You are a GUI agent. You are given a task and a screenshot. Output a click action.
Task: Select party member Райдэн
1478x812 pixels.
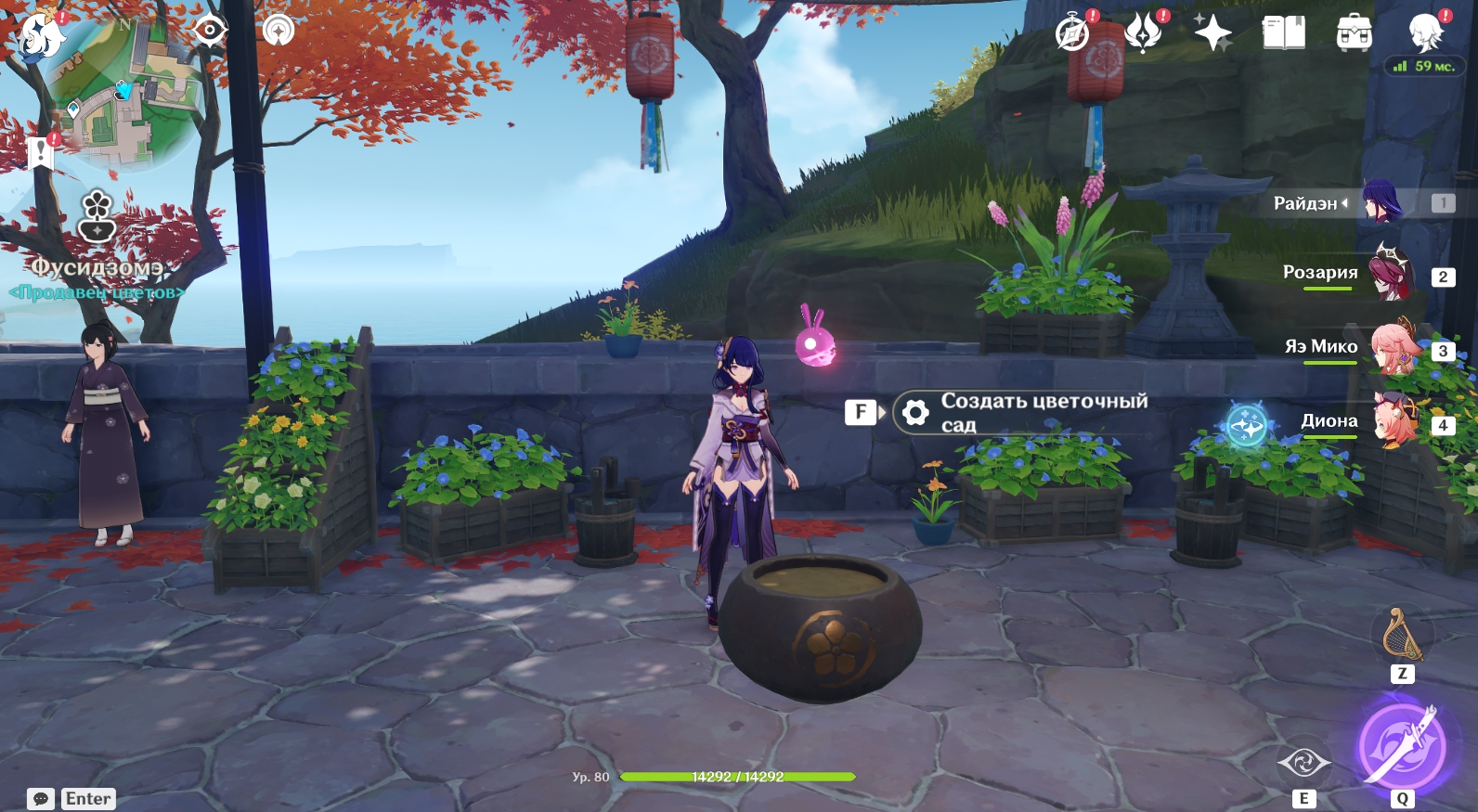click(1381, 202)
